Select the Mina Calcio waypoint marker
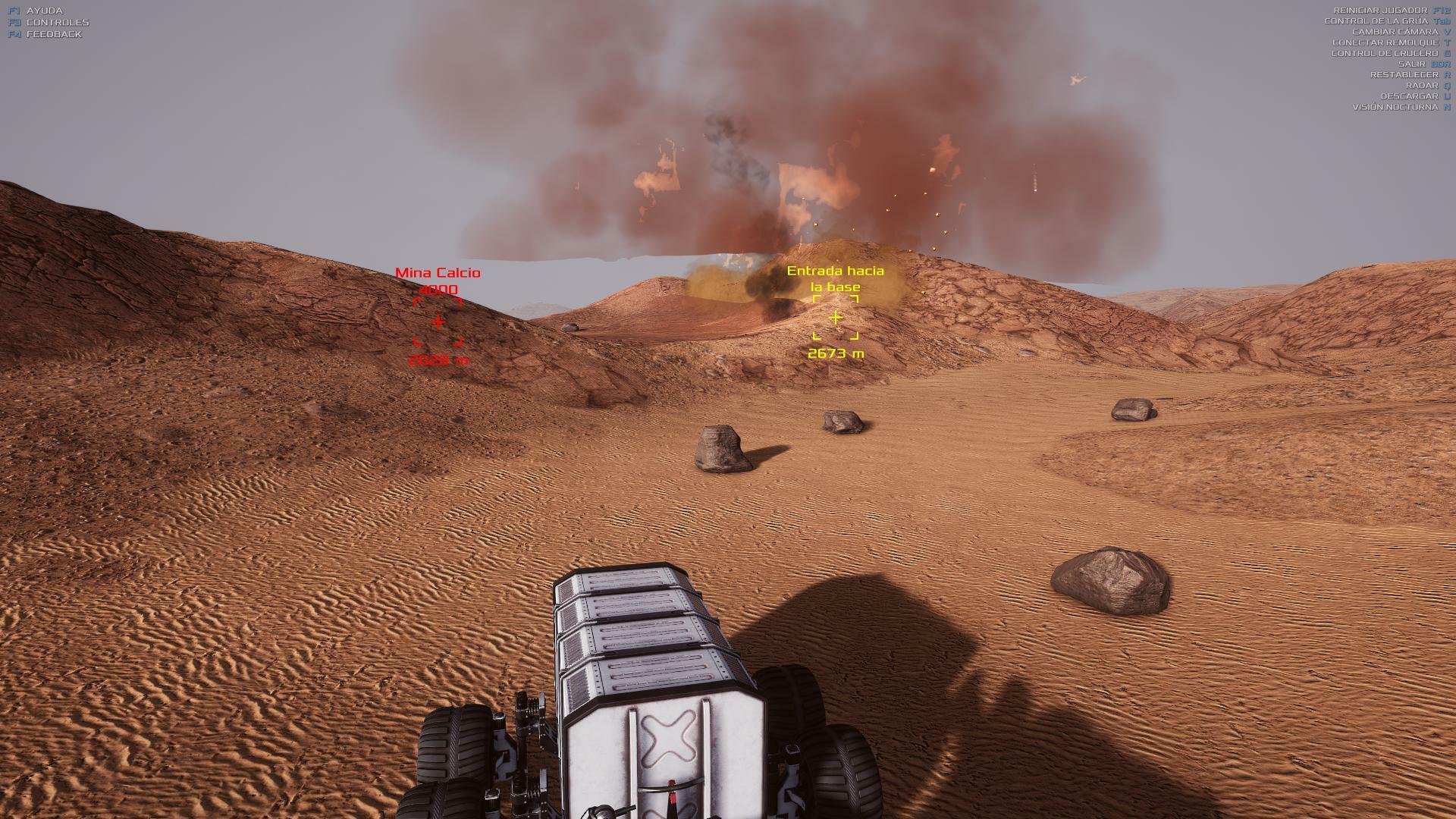This screenshot has height=819, width=1456. click(438, 322)
